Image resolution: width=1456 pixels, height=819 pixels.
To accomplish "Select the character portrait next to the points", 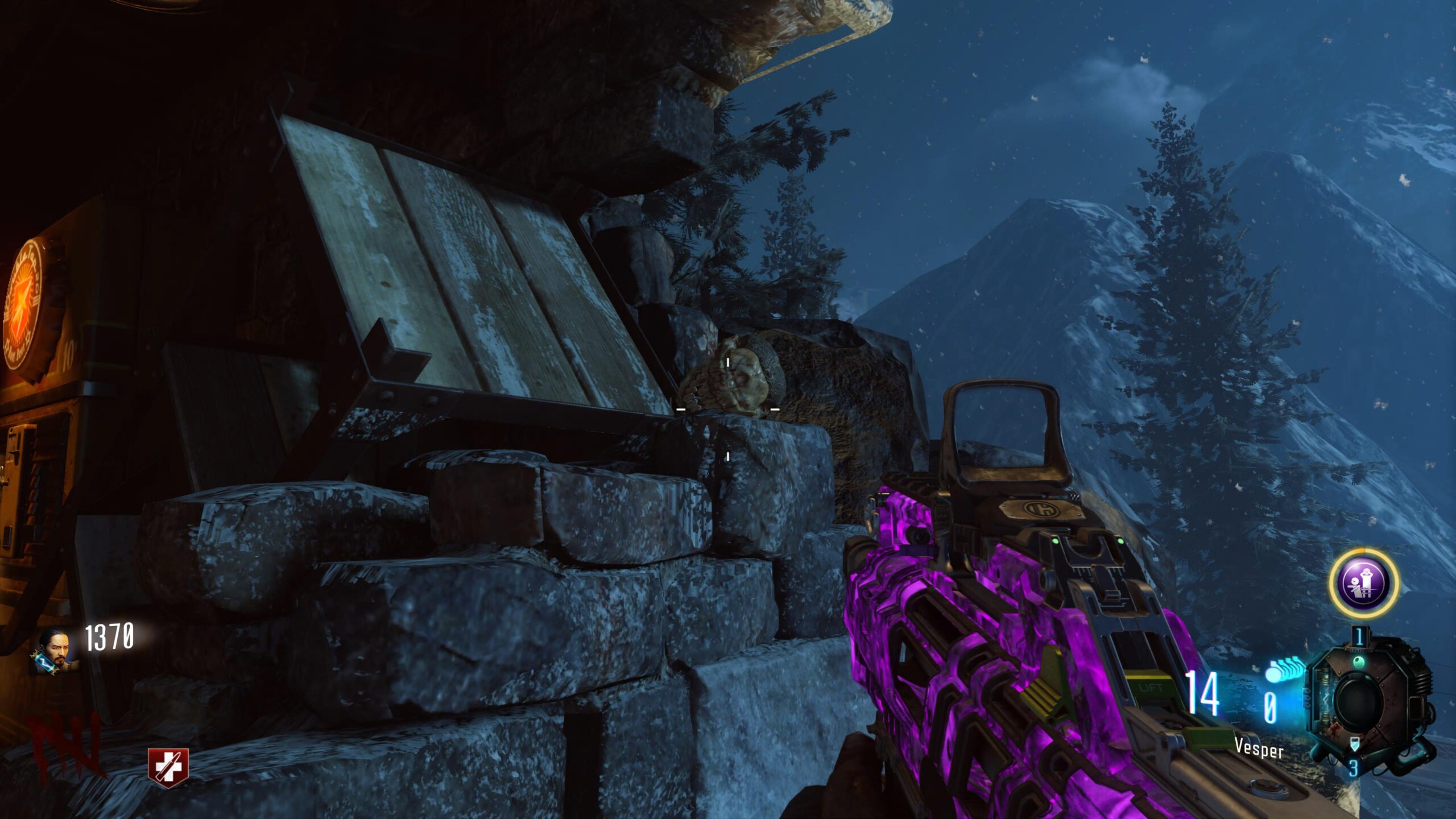I will point(57,648).
